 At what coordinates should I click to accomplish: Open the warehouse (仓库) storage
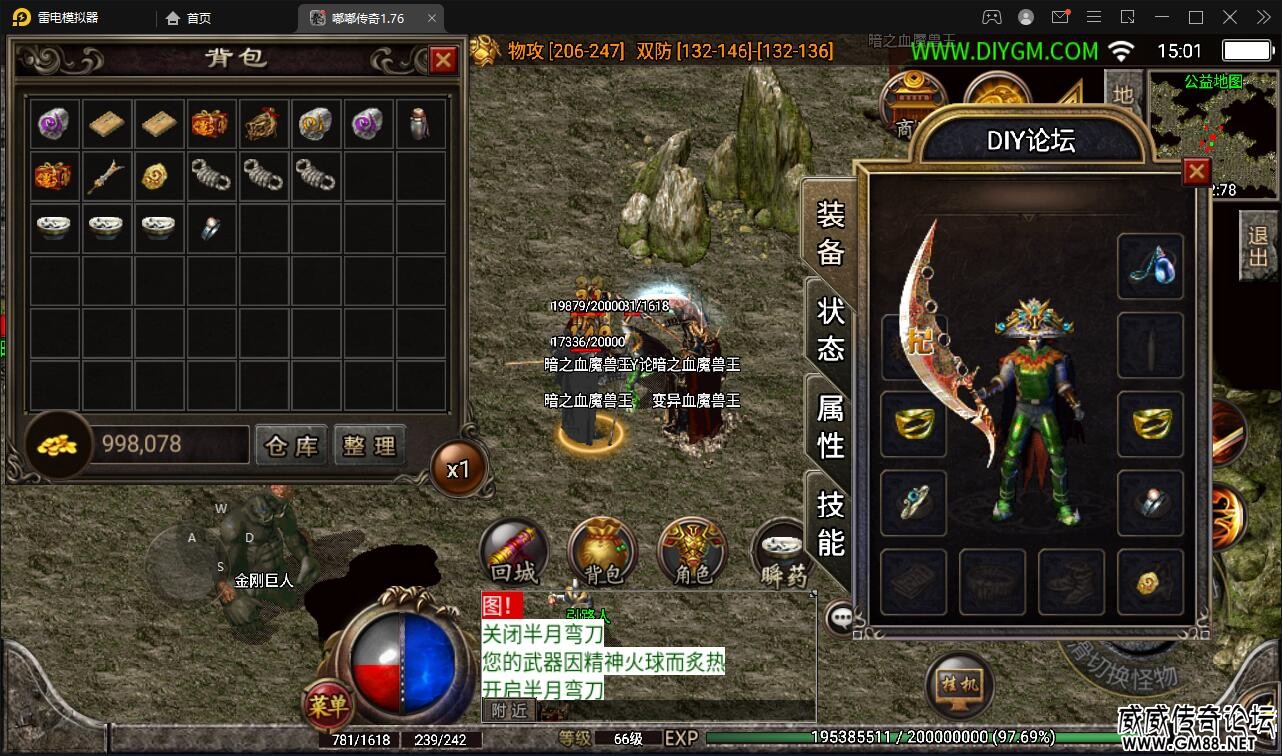click(x=291, y=445)
